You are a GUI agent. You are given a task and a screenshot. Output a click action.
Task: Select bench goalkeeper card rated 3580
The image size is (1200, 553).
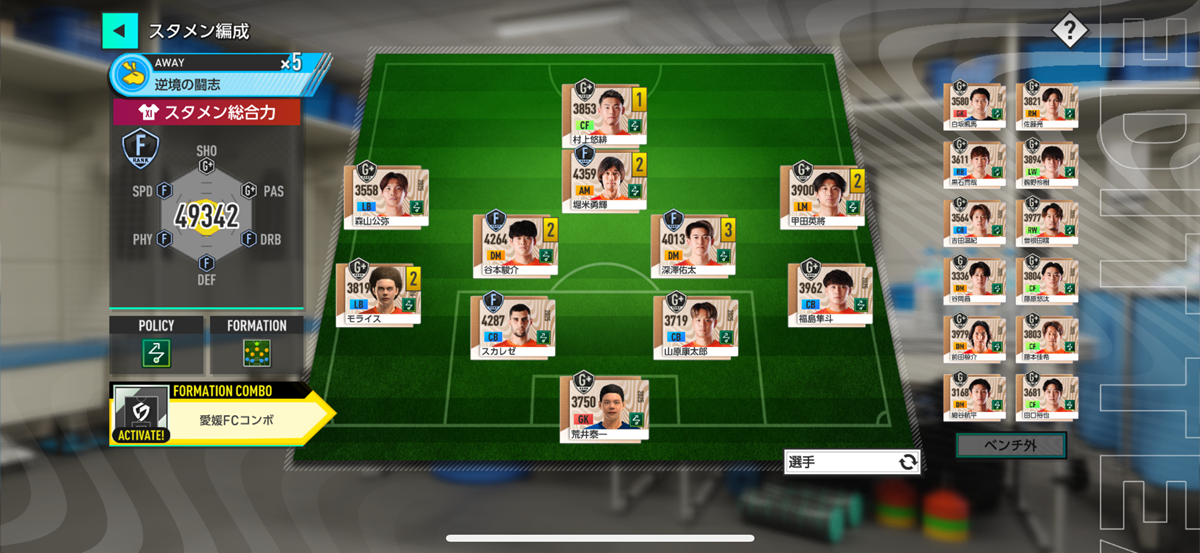pyautogui.click(x=973, y=107)
